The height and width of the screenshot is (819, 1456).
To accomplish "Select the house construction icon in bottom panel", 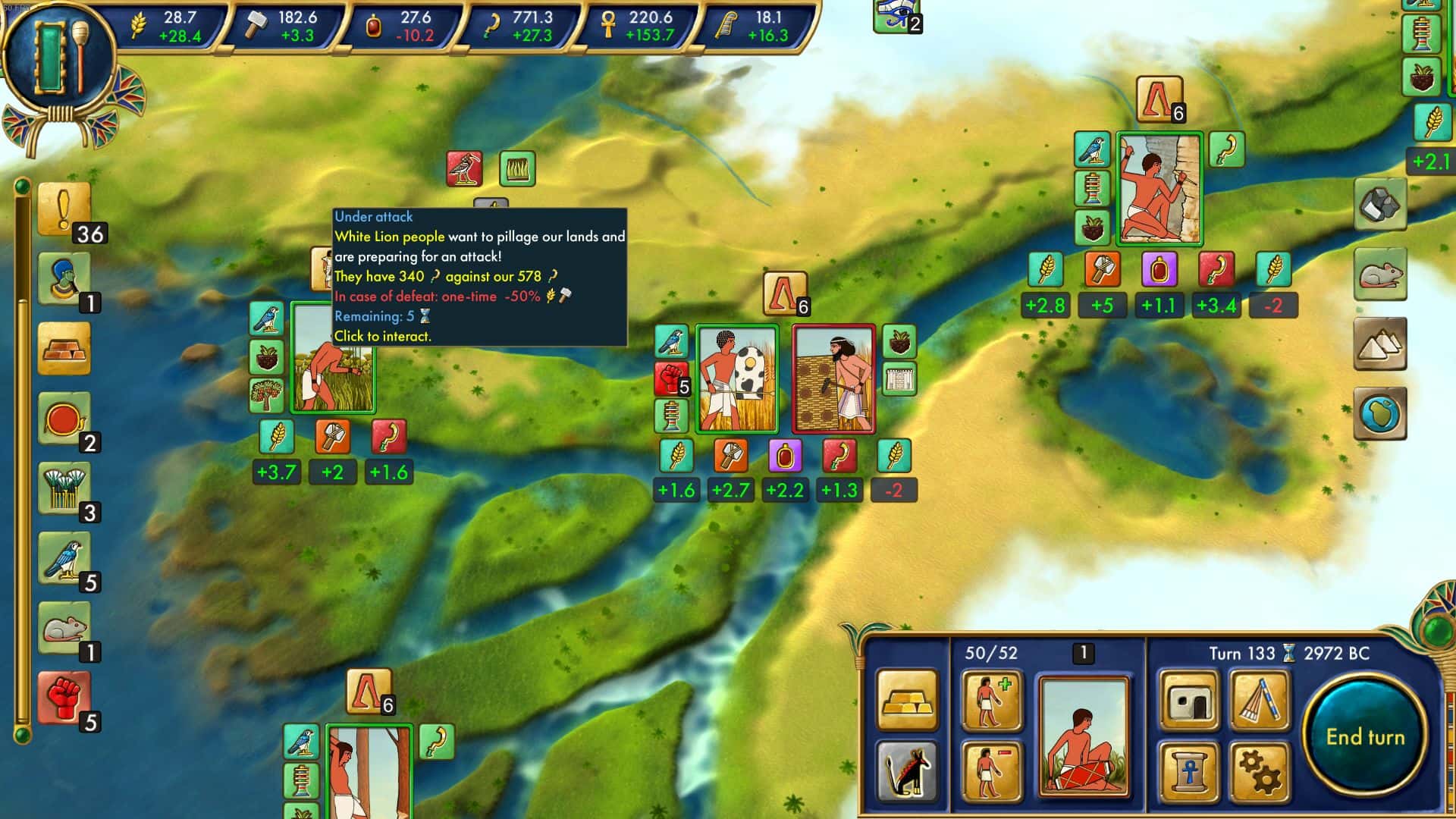I will tap(1189, 701).
